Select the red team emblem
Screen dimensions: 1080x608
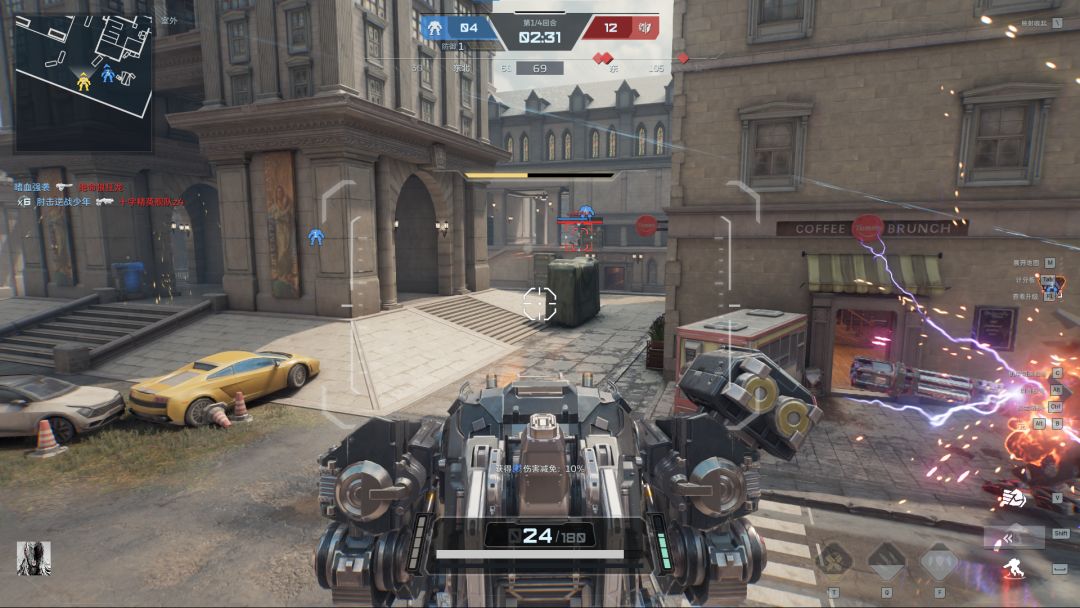point(645,28)
